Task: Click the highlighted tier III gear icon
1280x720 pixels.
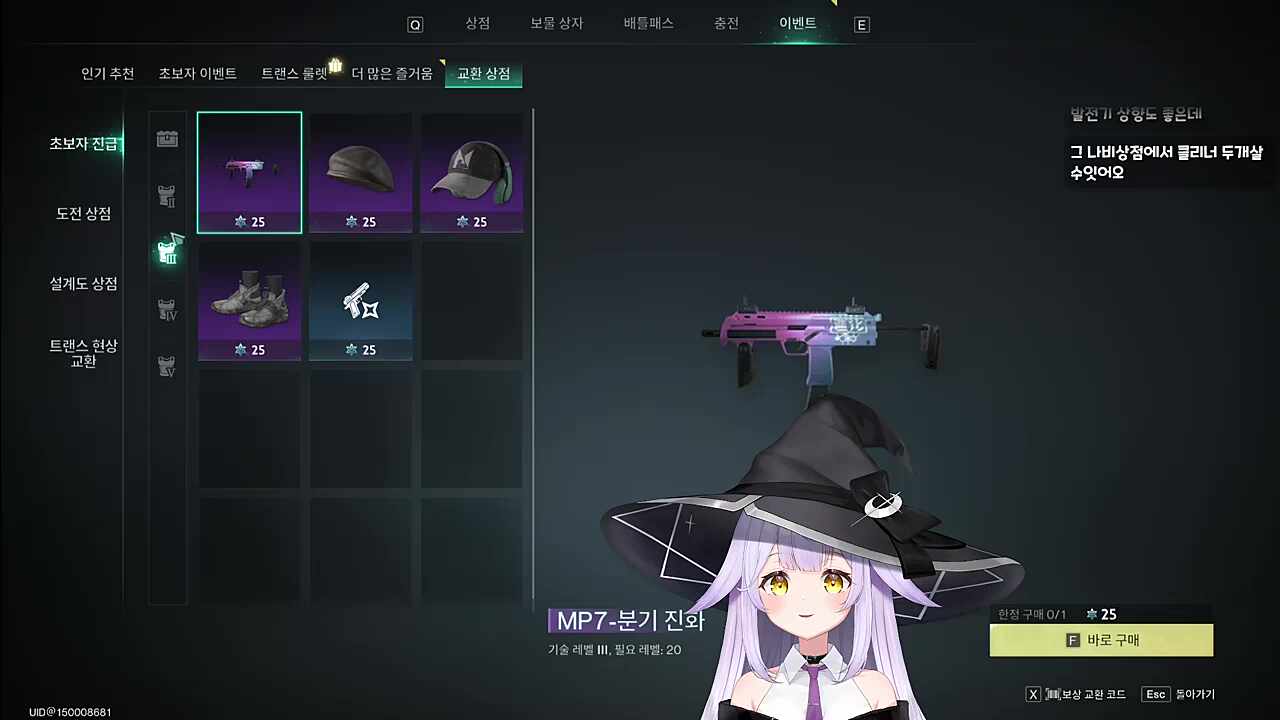Action: 167,253
